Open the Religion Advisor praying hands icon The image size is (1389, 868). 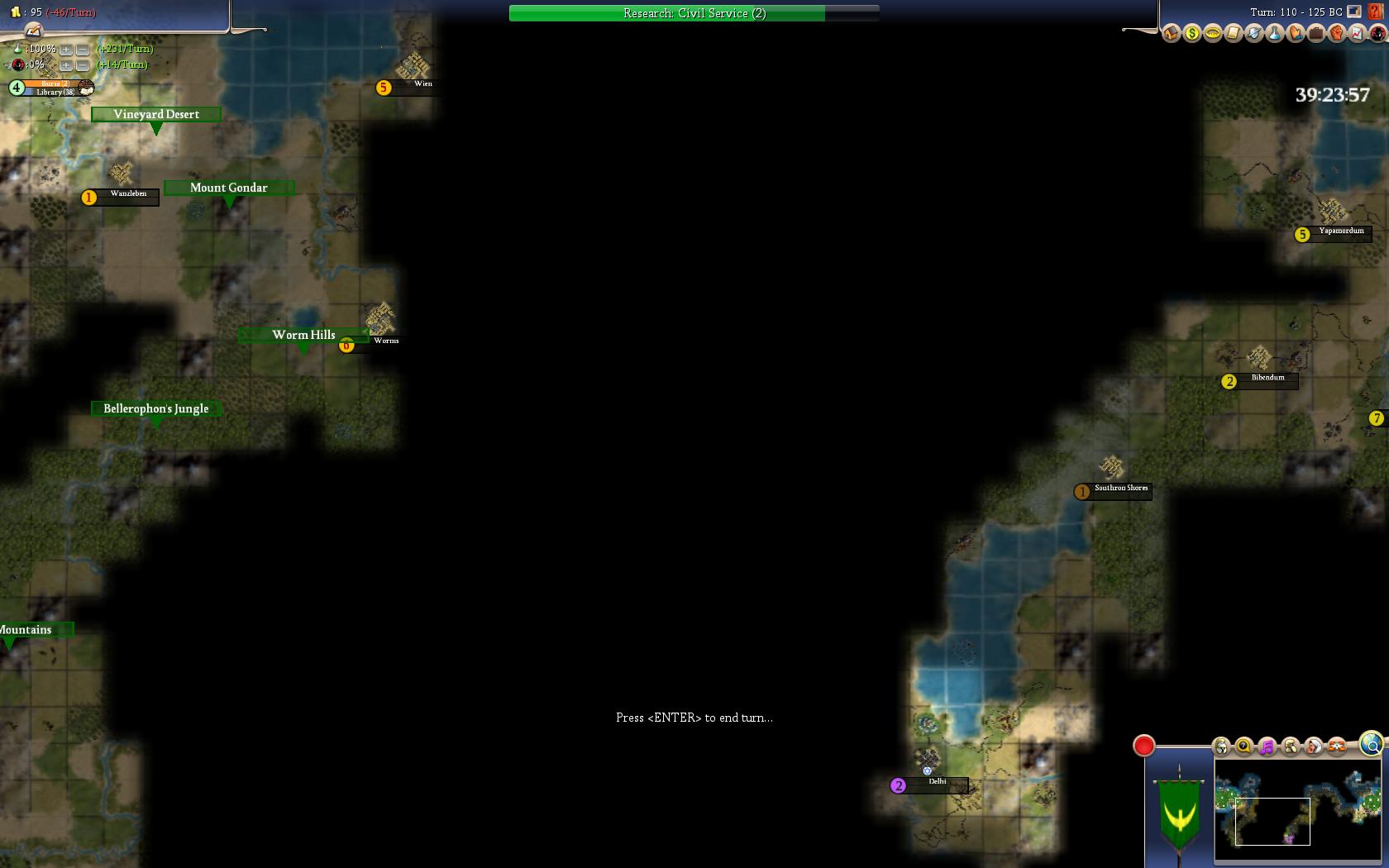click(1295, 34)
